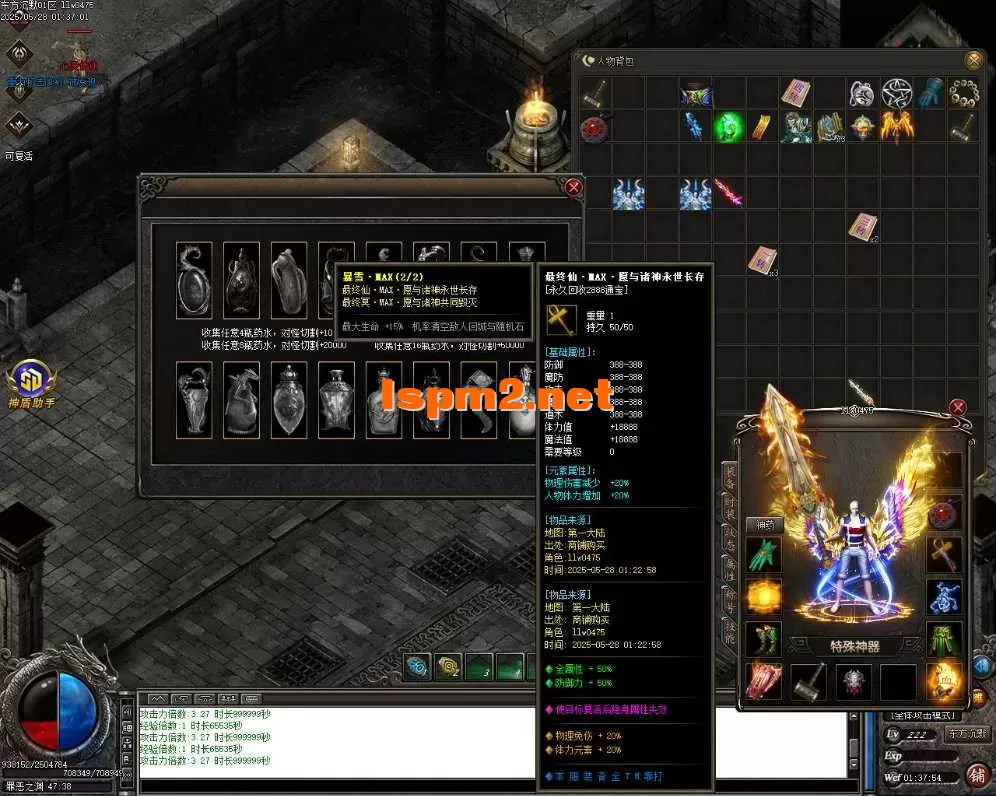Open the shop with the 铺 button

point(977,775)
